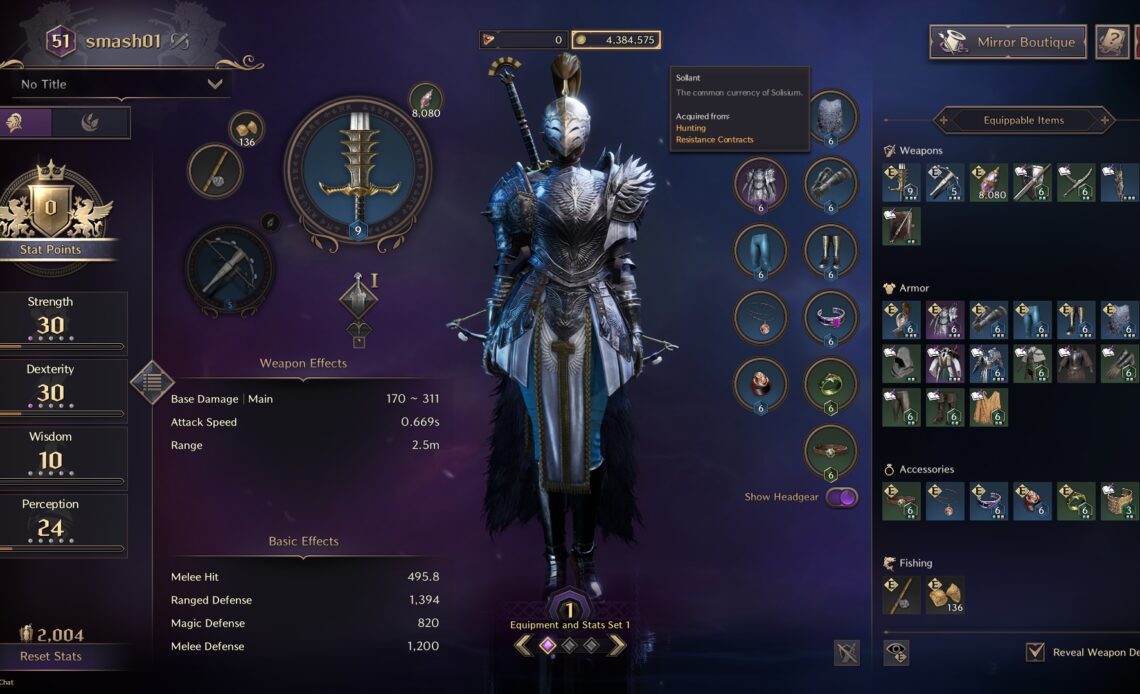Toggle the Show Headgear switch
Screen dimensions: 1140x694
click(x=841, y=497)
